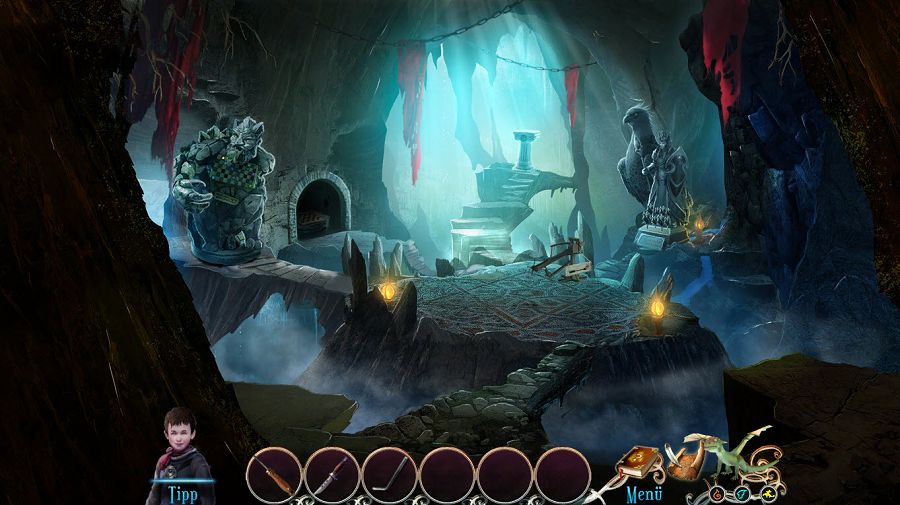Use the blue wind dragon ability
900x505 pixels.
point(741,493)
